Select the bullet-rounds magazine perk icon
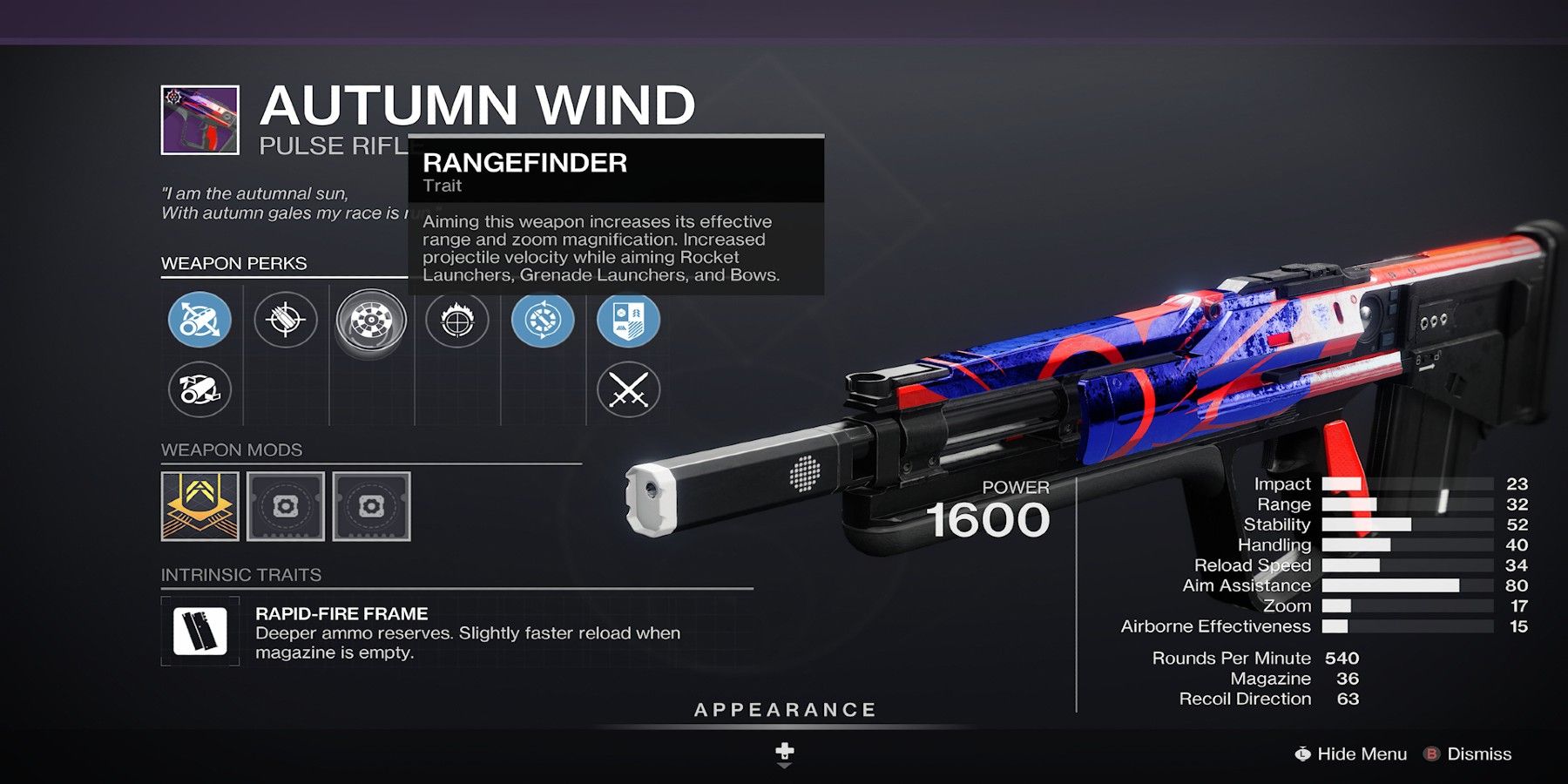The image size is (1568, 784). click(x=285, y=321)
